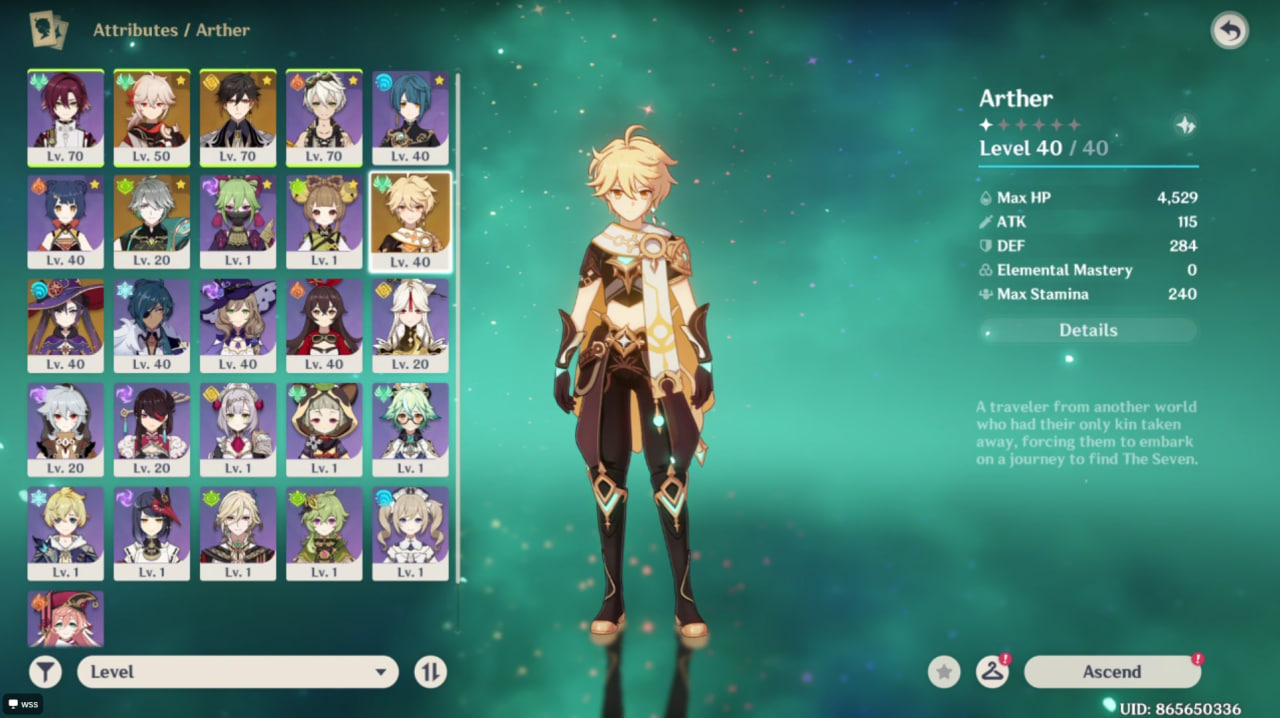Choose Ningguang's Lv. 20 portrait
The width and height of the screenshot is (1280, 718).
(x=410, y=324)
